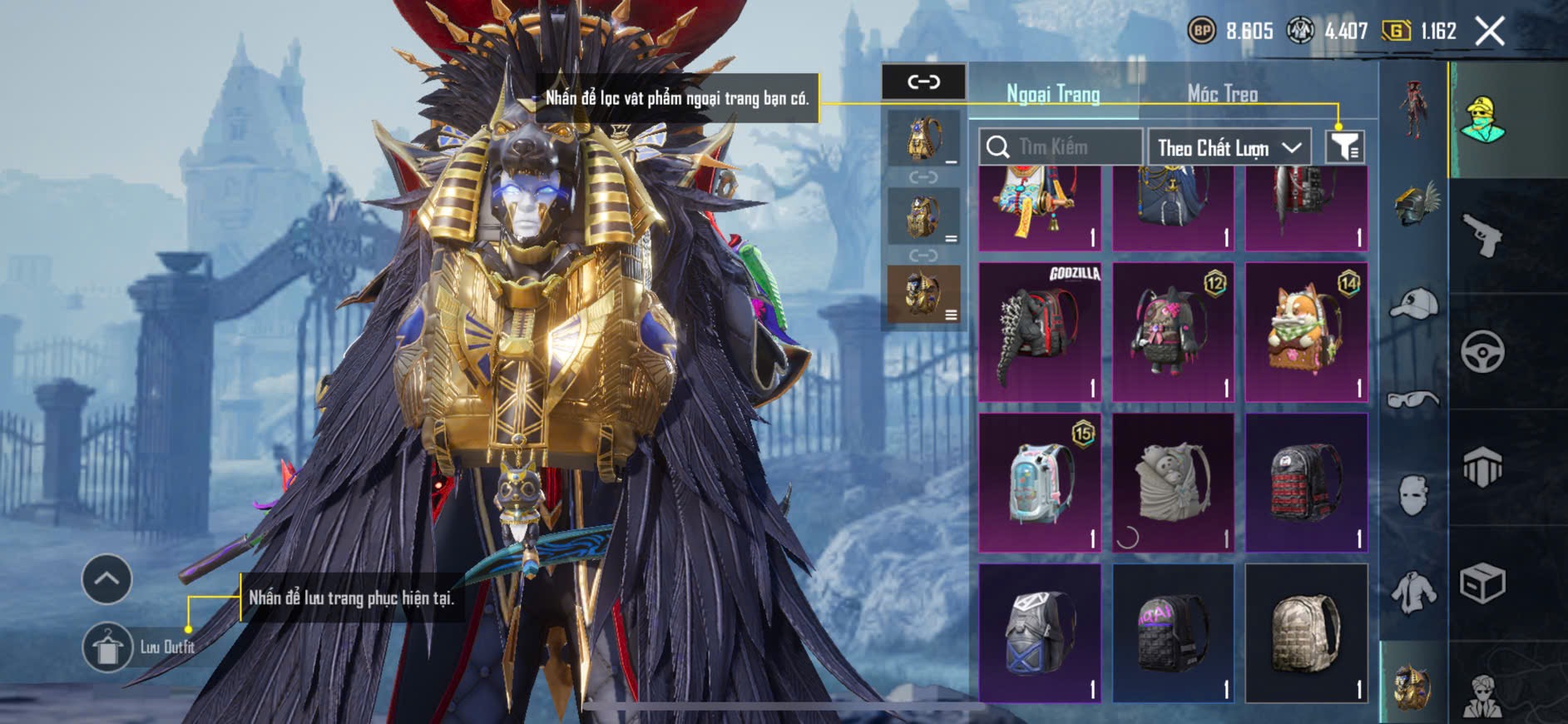The image size is (1568, 724).
Task: Pick the pink bow black backpack
Action: [1173, 332]
